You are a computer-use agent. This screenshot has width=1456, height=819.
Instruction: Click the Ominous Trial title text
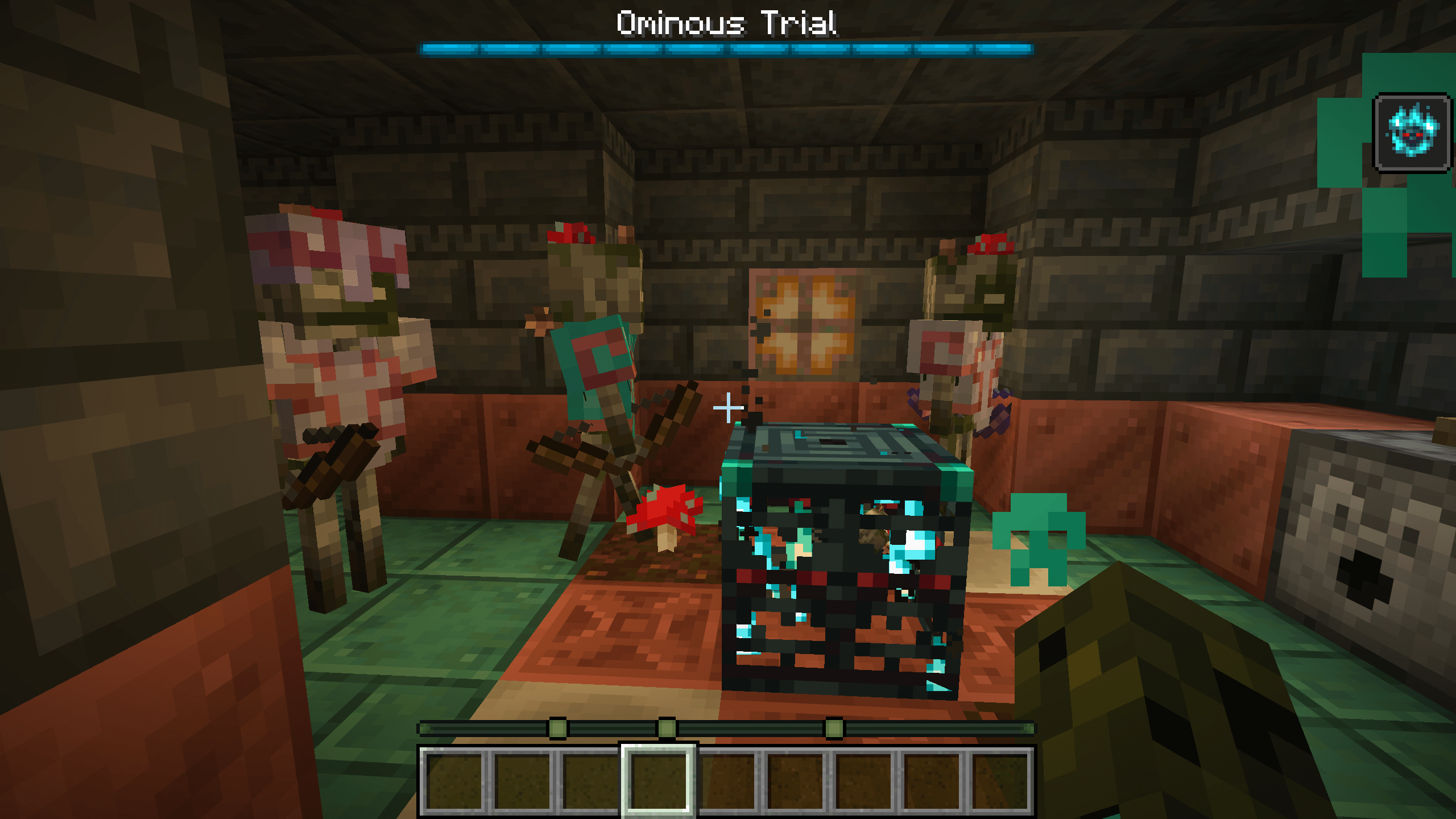(727, 23)
